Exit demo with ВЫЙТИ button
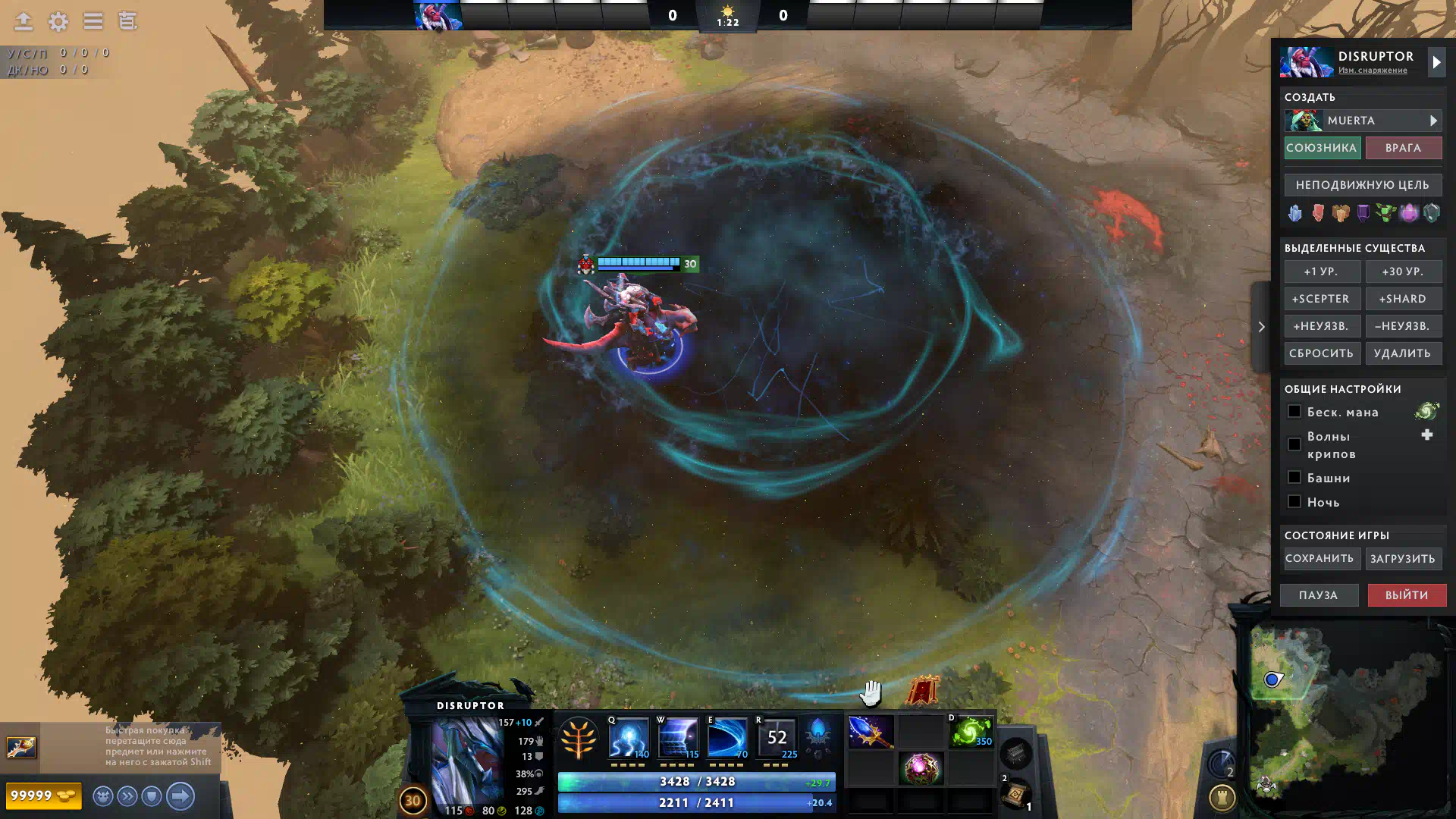Screen dimensions: 1456x819 click(x=1407, y=595)
